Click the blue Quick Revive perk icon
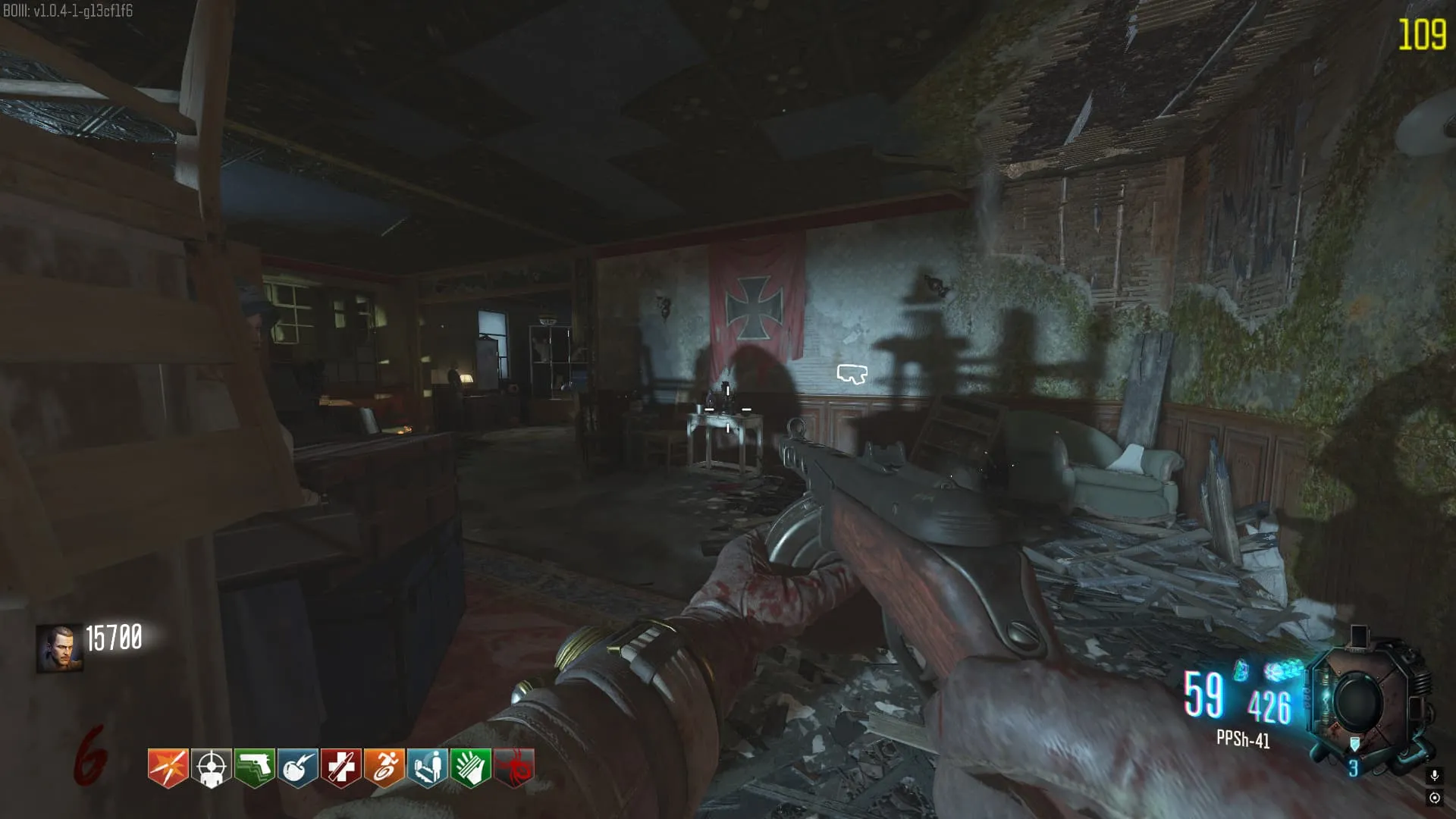The image size is (1456, 819). pyautogui.click(x=427, y=767)
